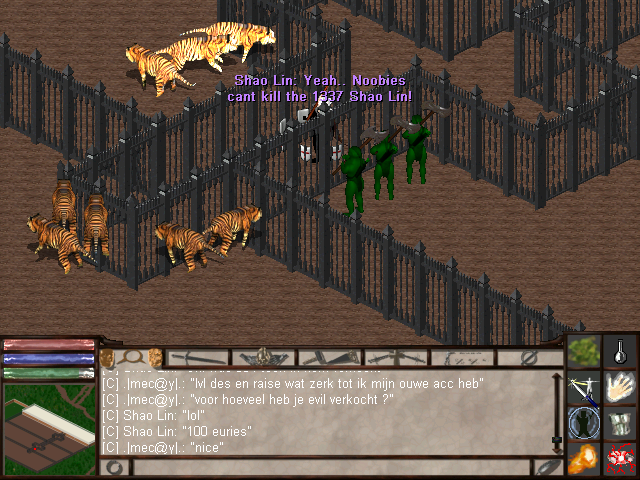Activate the glowing hand icon
Screen dimensions: 640x480
(x=621, y=388)
